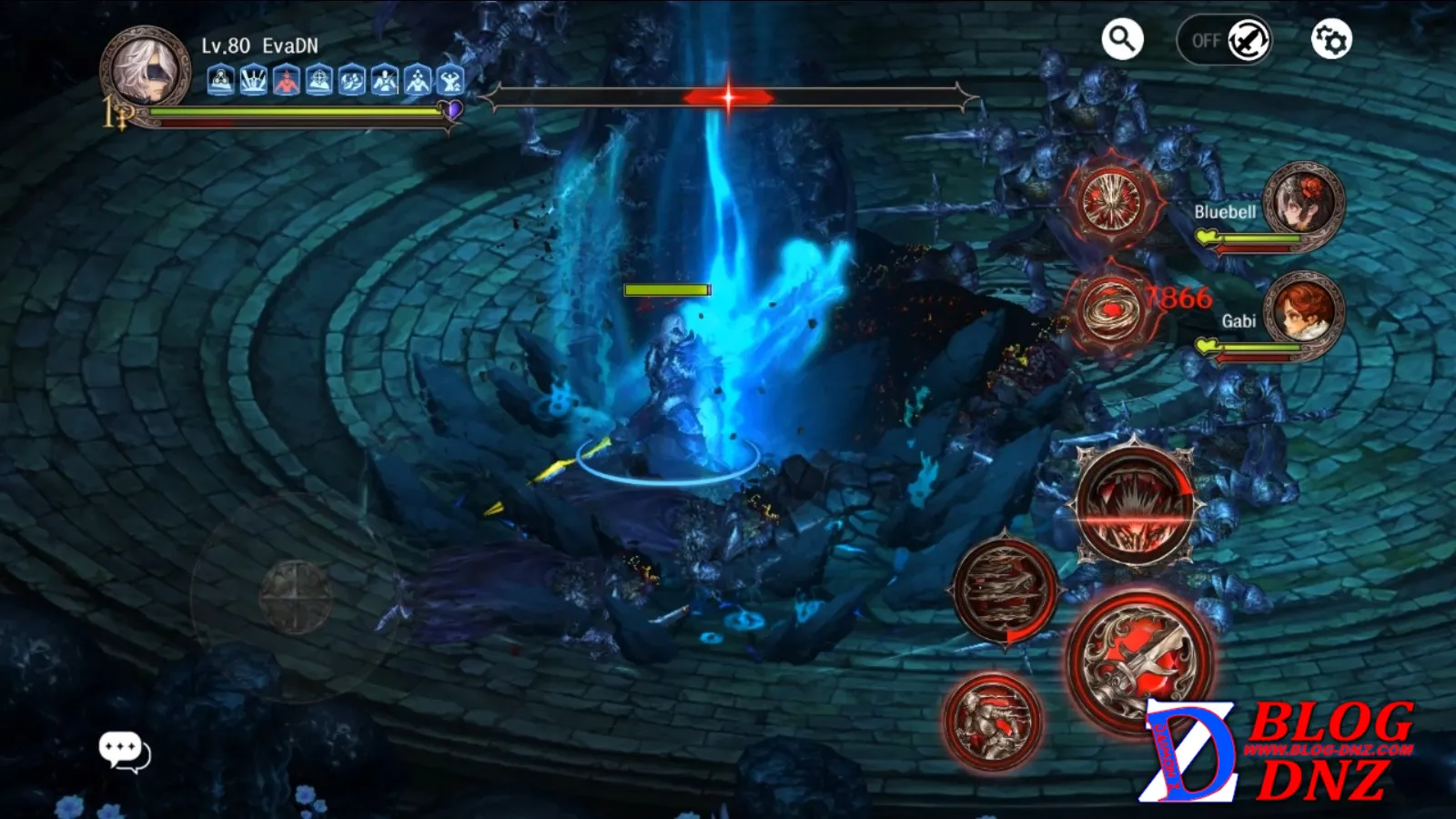Open the gear settings menu
The image size is (1456, 819).
pyautogui.click(x=1330, y=40)
